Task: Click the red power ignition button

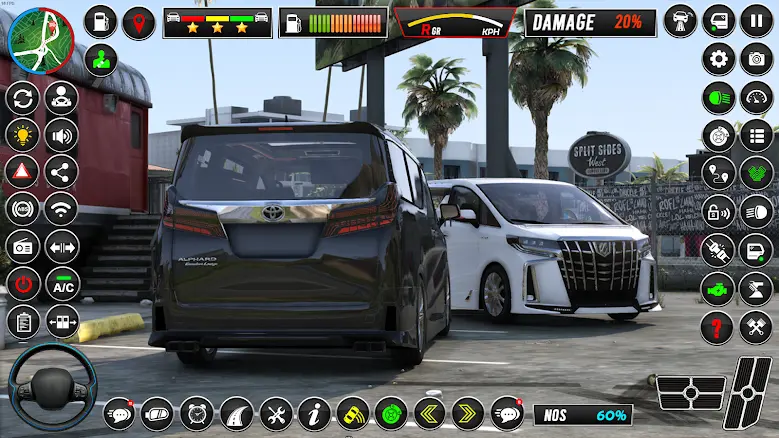Action: point(23,284)
